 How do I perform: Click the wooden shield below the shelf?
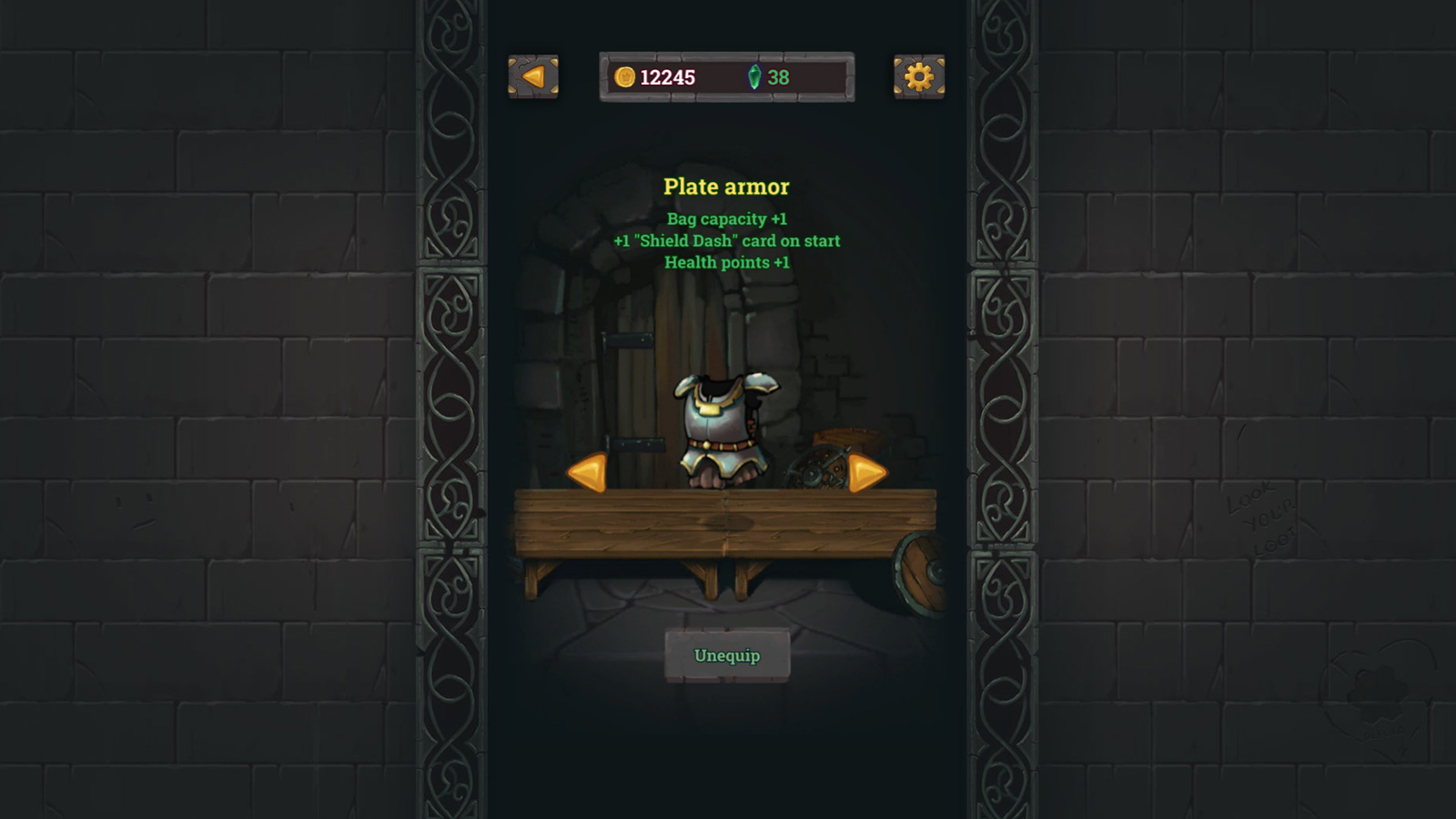click(919, 573)
